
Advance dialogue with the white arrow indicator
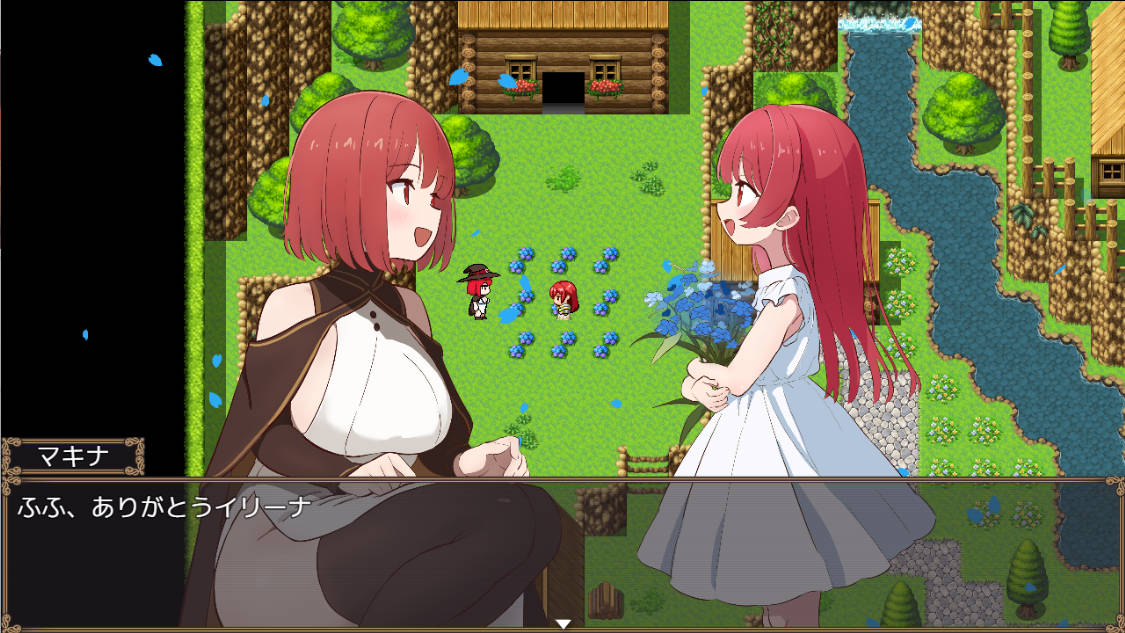tap(563, 624)
